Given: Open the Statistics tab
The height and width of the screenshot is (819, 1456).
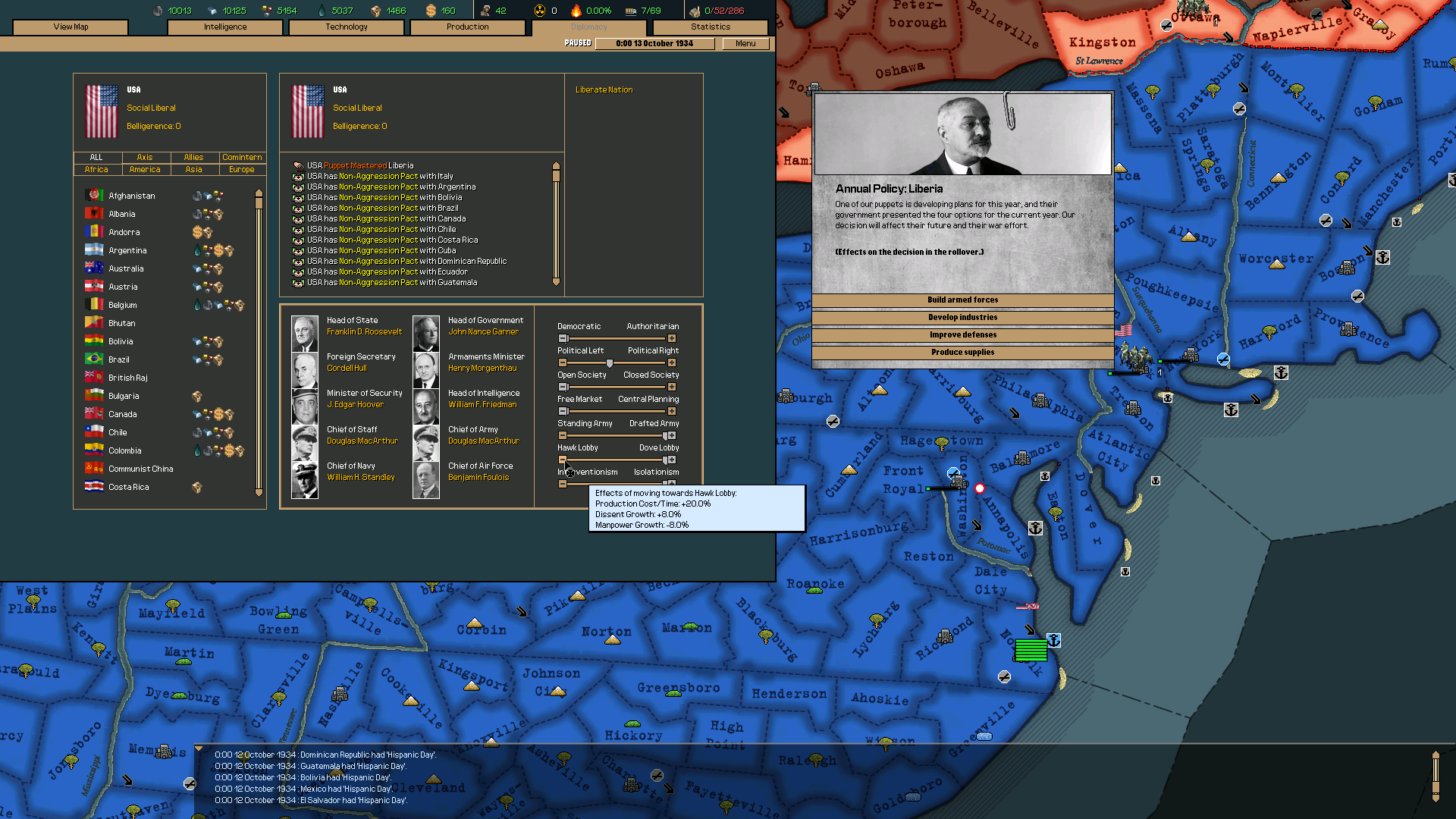Looking at the screenshot, I should (x=710, y=27).
